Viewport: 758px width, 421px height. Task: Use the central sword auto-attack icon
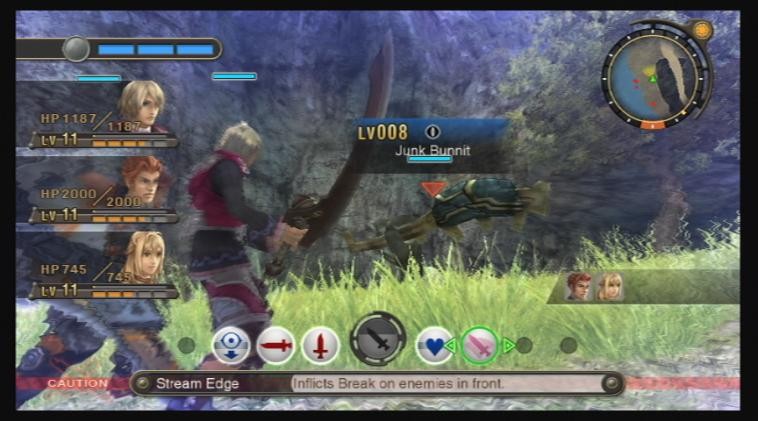tap(378, 340)
